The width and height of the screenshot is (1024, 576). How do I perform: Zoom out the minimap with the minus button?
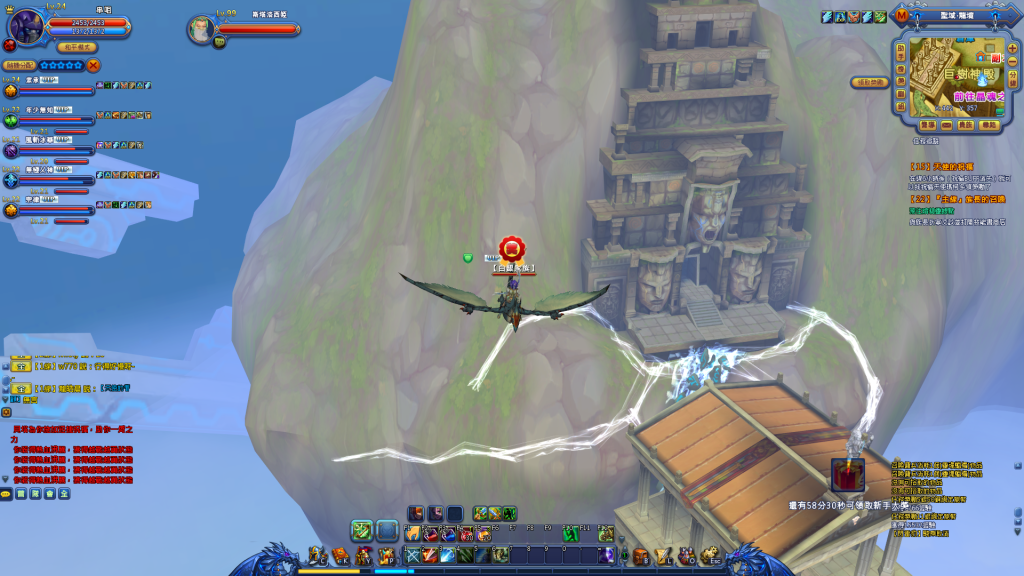[1012, 60]
